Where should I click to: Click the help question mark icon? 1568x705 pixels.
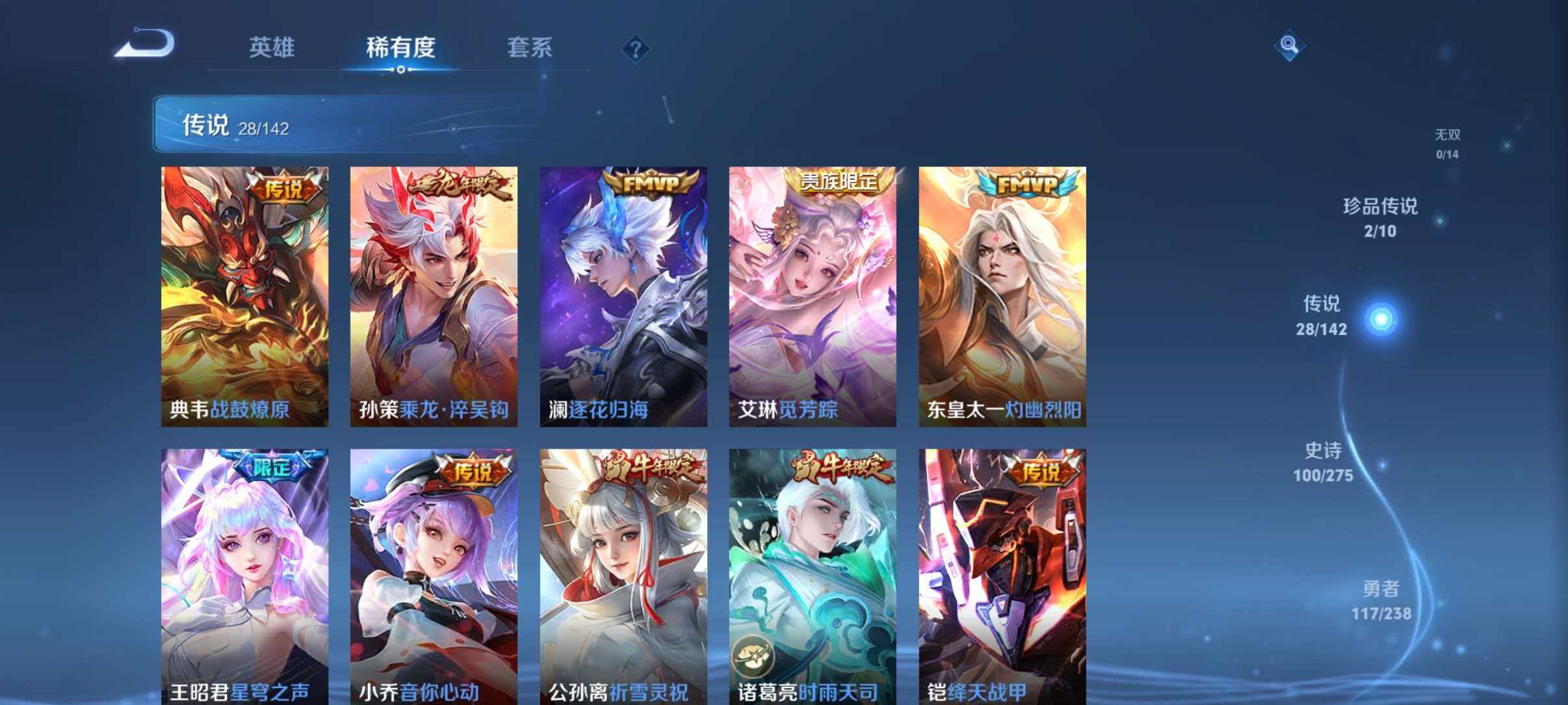[x=636, y=48]
